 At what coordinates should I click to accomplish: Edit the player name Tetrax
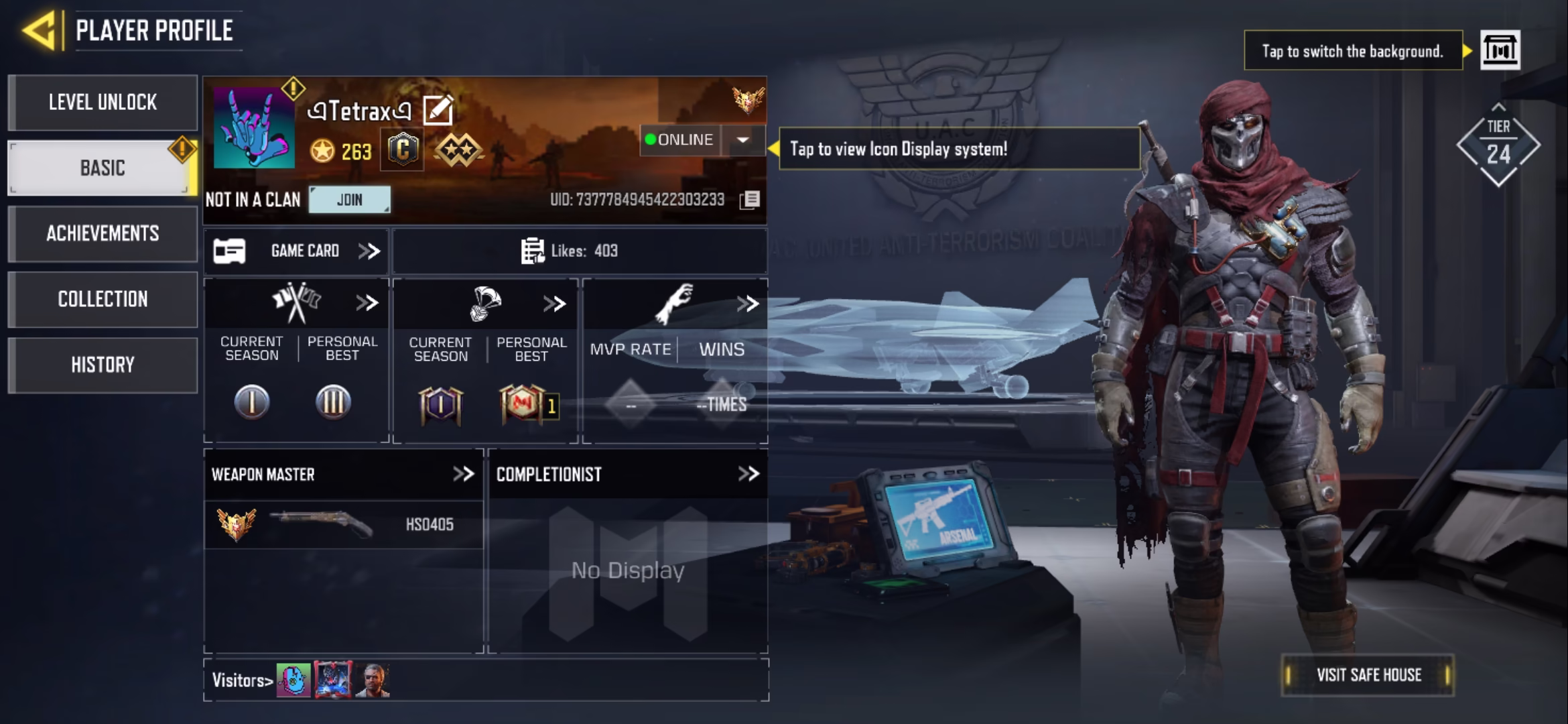click(x=438, y=111)
